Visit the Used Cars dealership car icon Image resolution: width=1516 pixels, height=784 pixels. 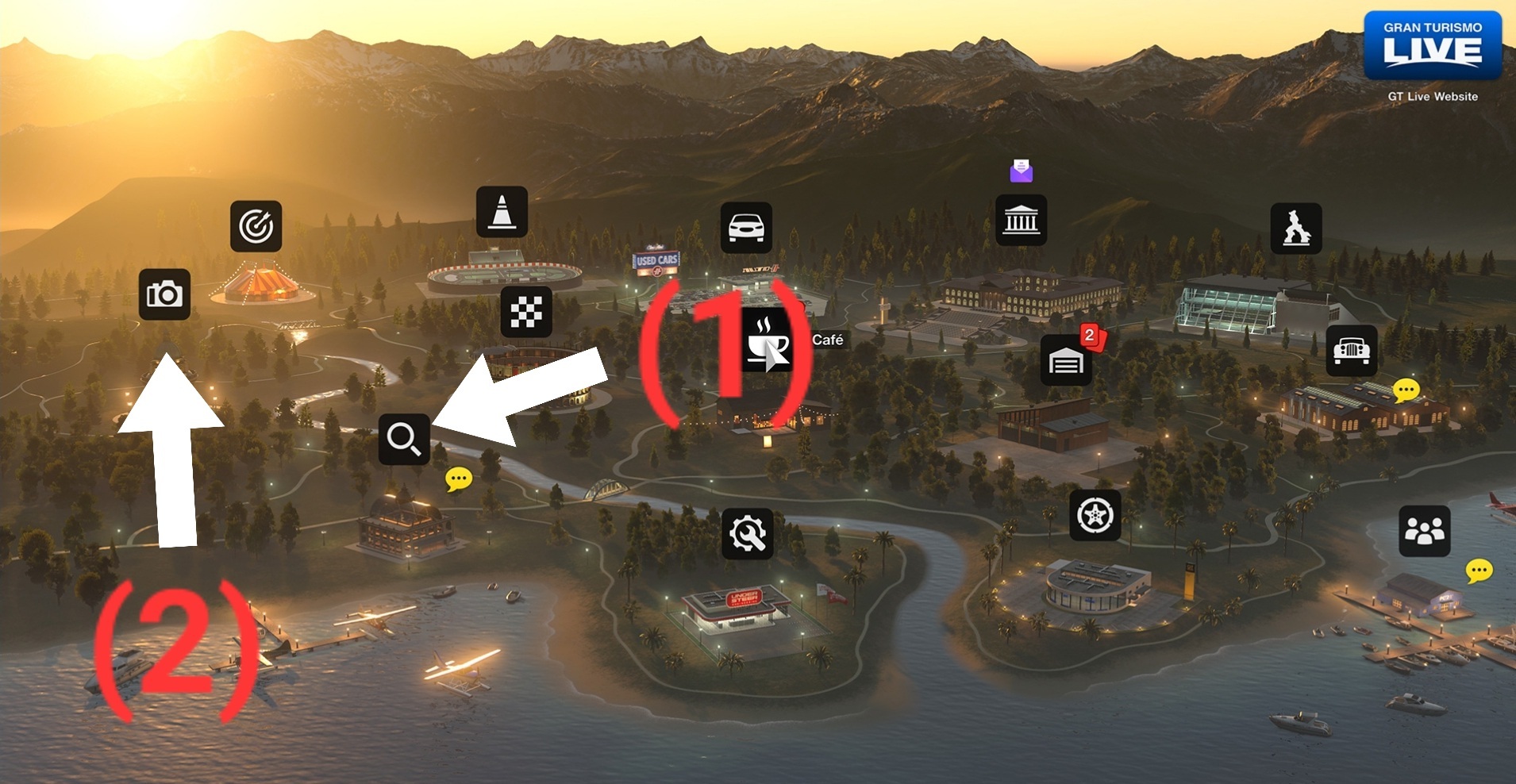click(746, 228)
